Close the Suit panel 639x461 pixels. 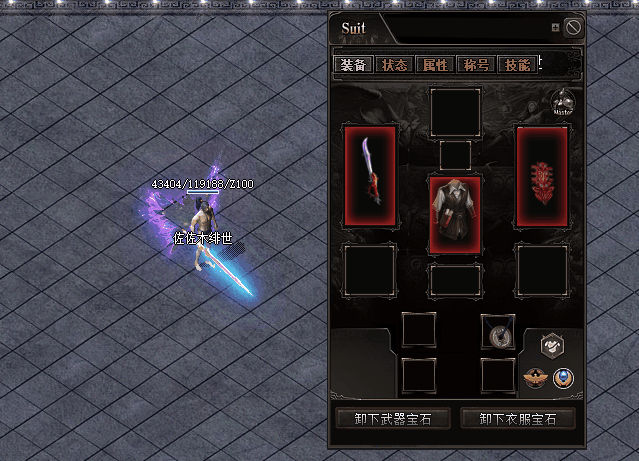573,28
